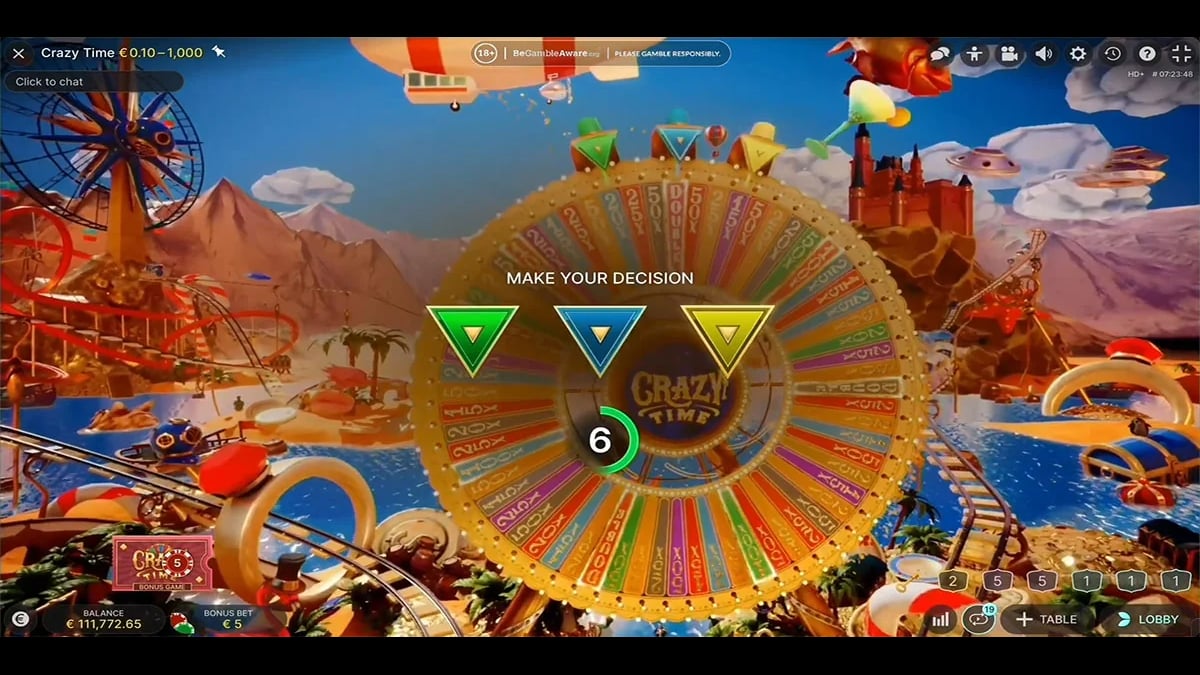The width and height of the screenshot is (1200, 675).
Task: Return to the Lobby
Action: (1147, 619)
